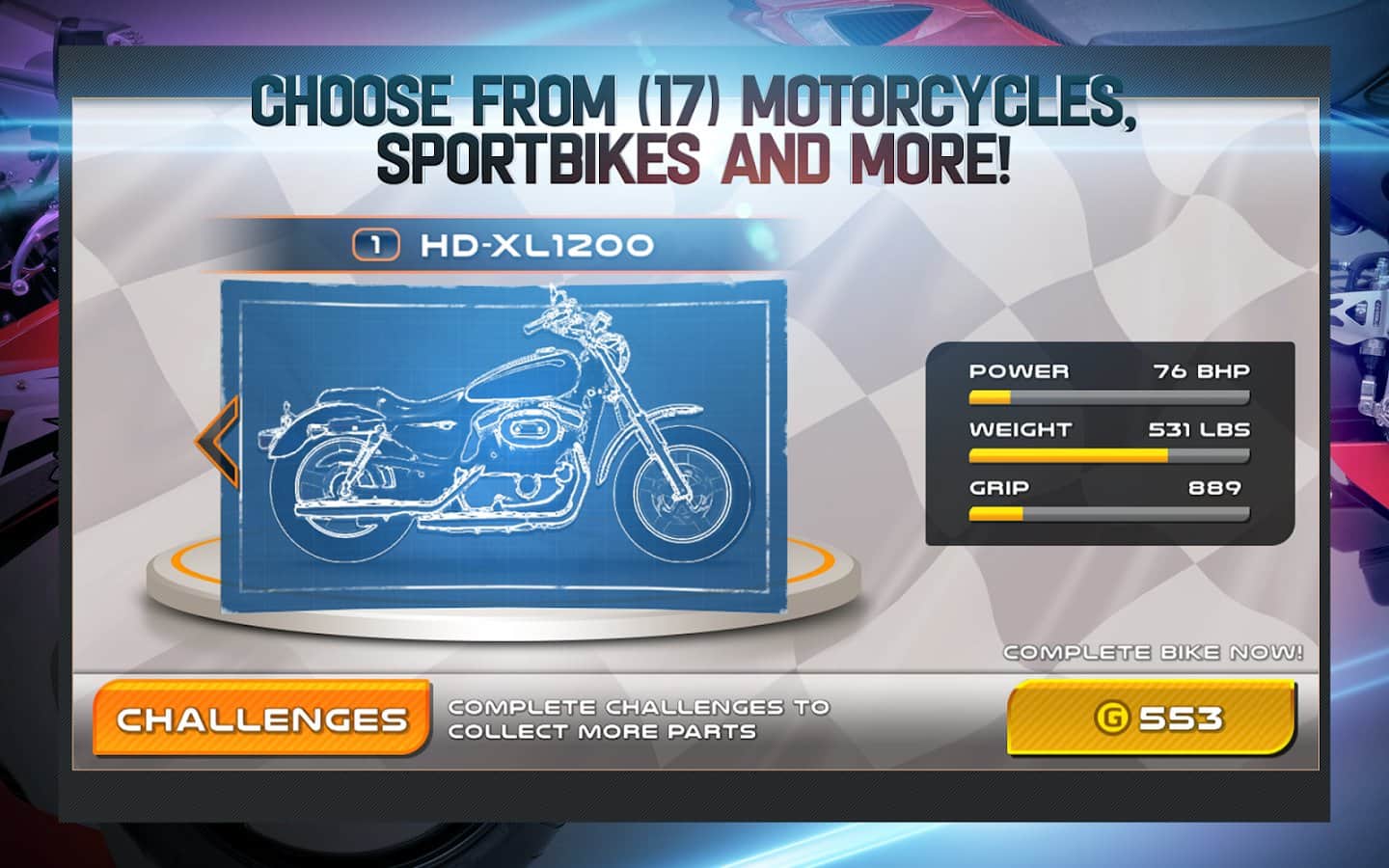This screenshot has width=1389, height=868.
Task: Click the Weight stat progress bar
Action: coord(1107,454)
